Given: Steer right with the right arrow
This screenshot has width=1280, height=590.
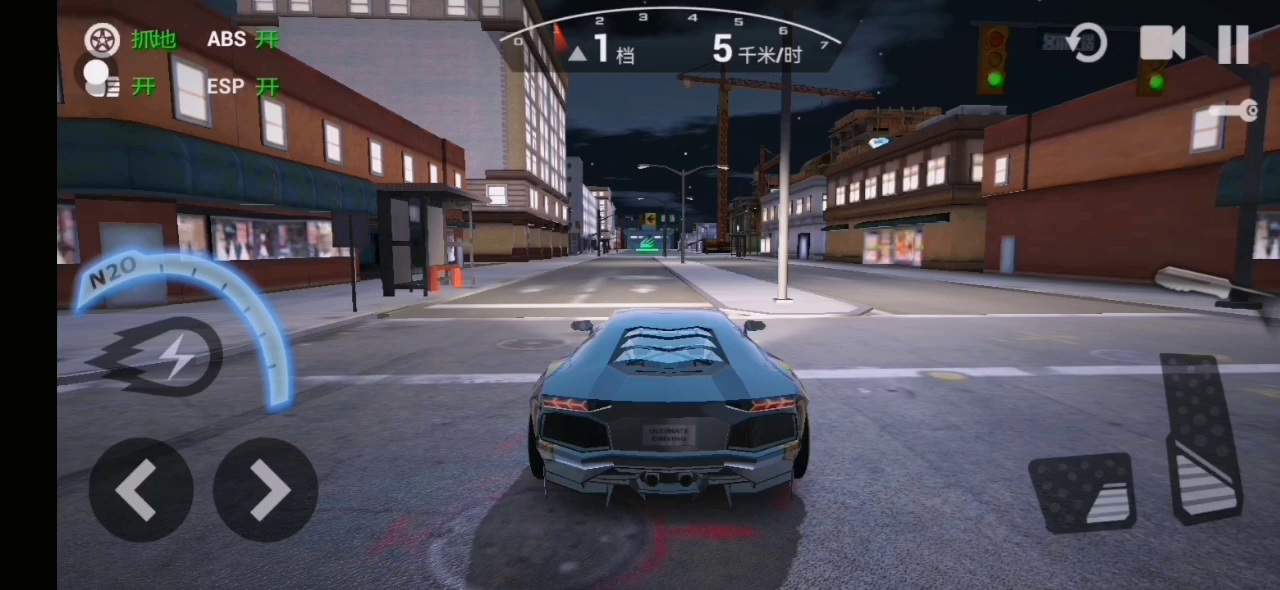Looking at the screenshot, I should click(x=266, y=490).
